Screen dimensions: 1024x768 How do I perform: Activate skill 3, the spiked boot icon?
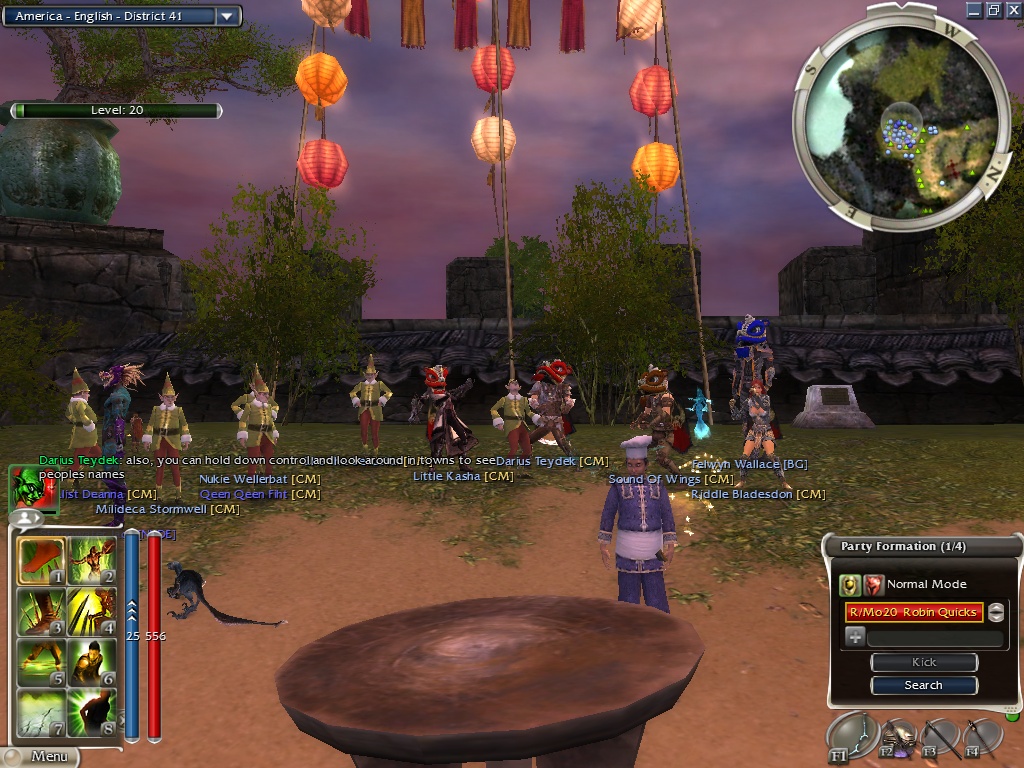[x=42, y=612]
